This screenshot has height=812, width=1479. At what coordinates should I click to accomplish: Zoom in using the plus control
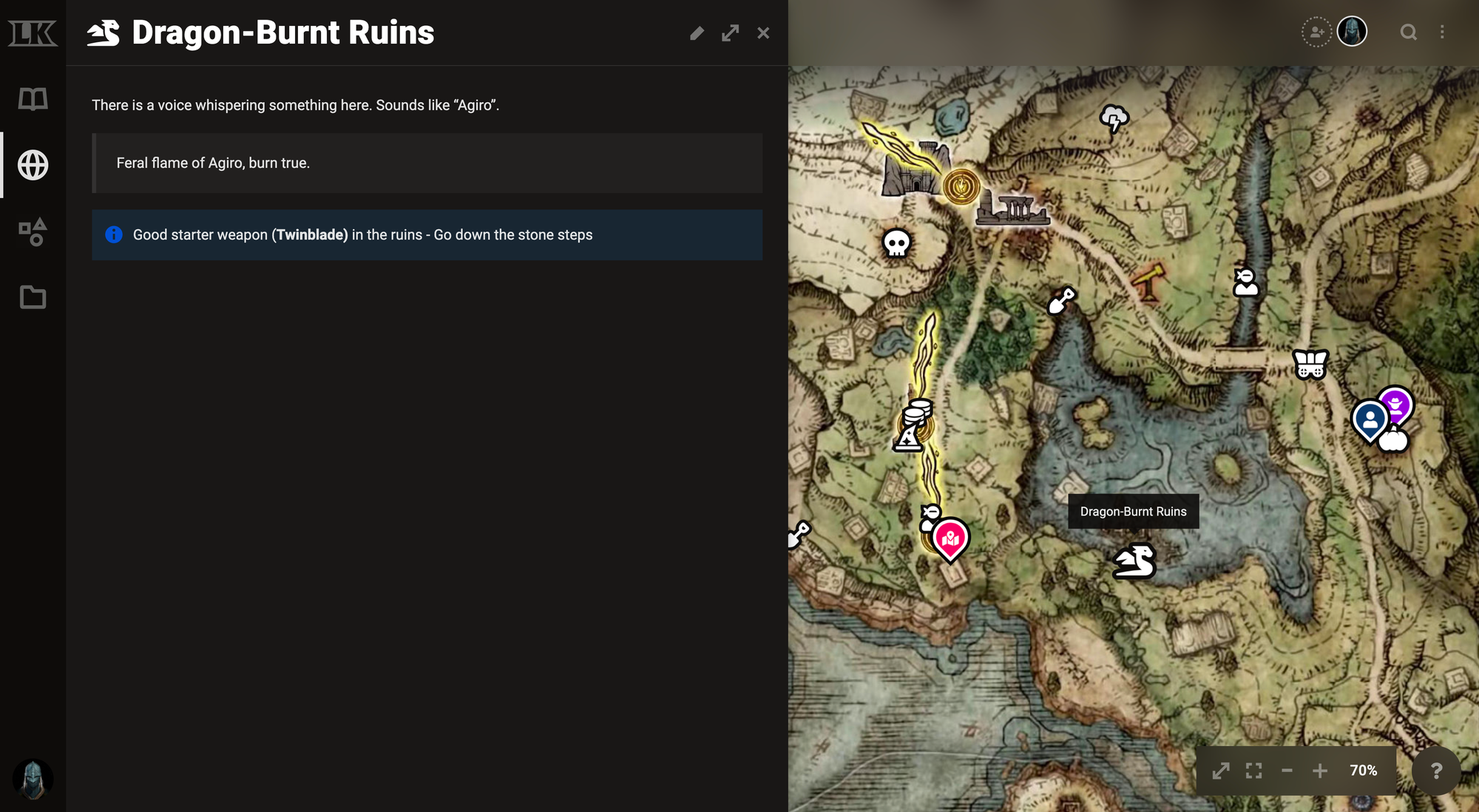pos(1320,771)
